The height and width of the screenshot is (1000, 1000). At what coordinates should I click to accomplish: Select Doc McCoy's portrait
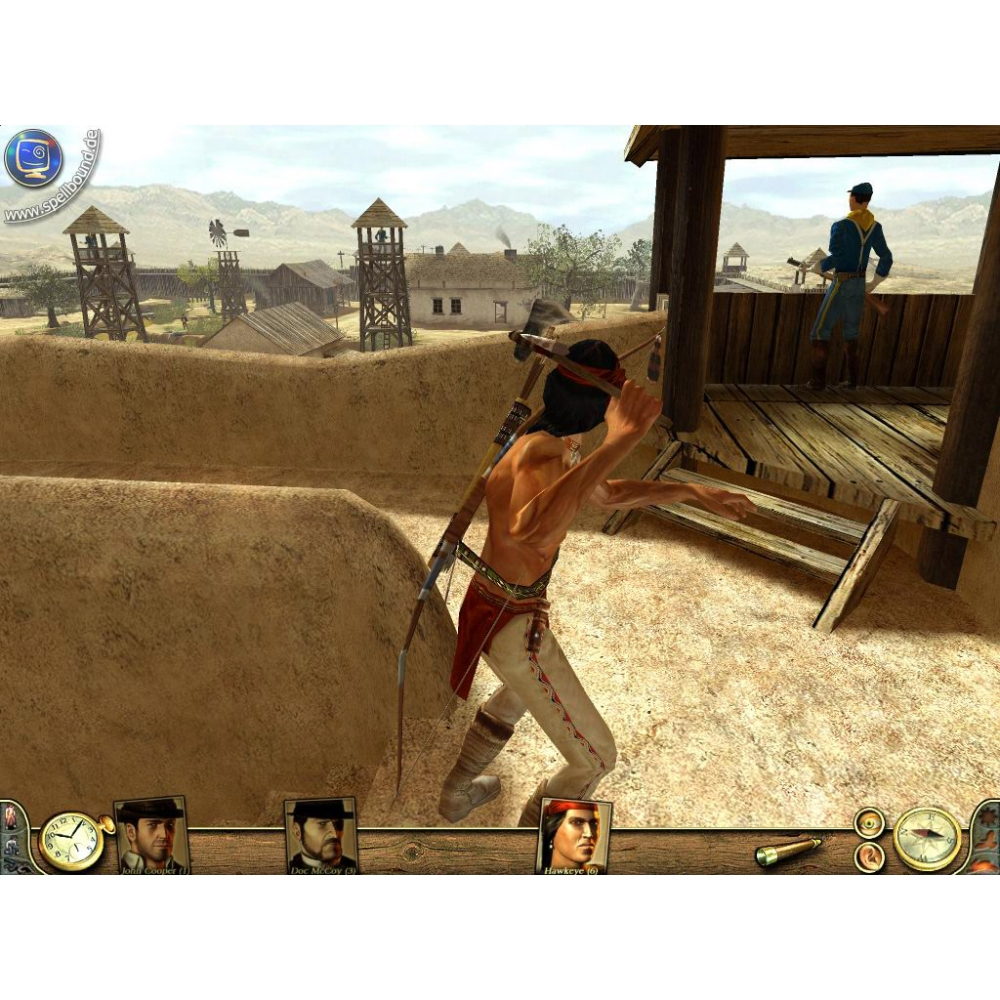(321, 834)
